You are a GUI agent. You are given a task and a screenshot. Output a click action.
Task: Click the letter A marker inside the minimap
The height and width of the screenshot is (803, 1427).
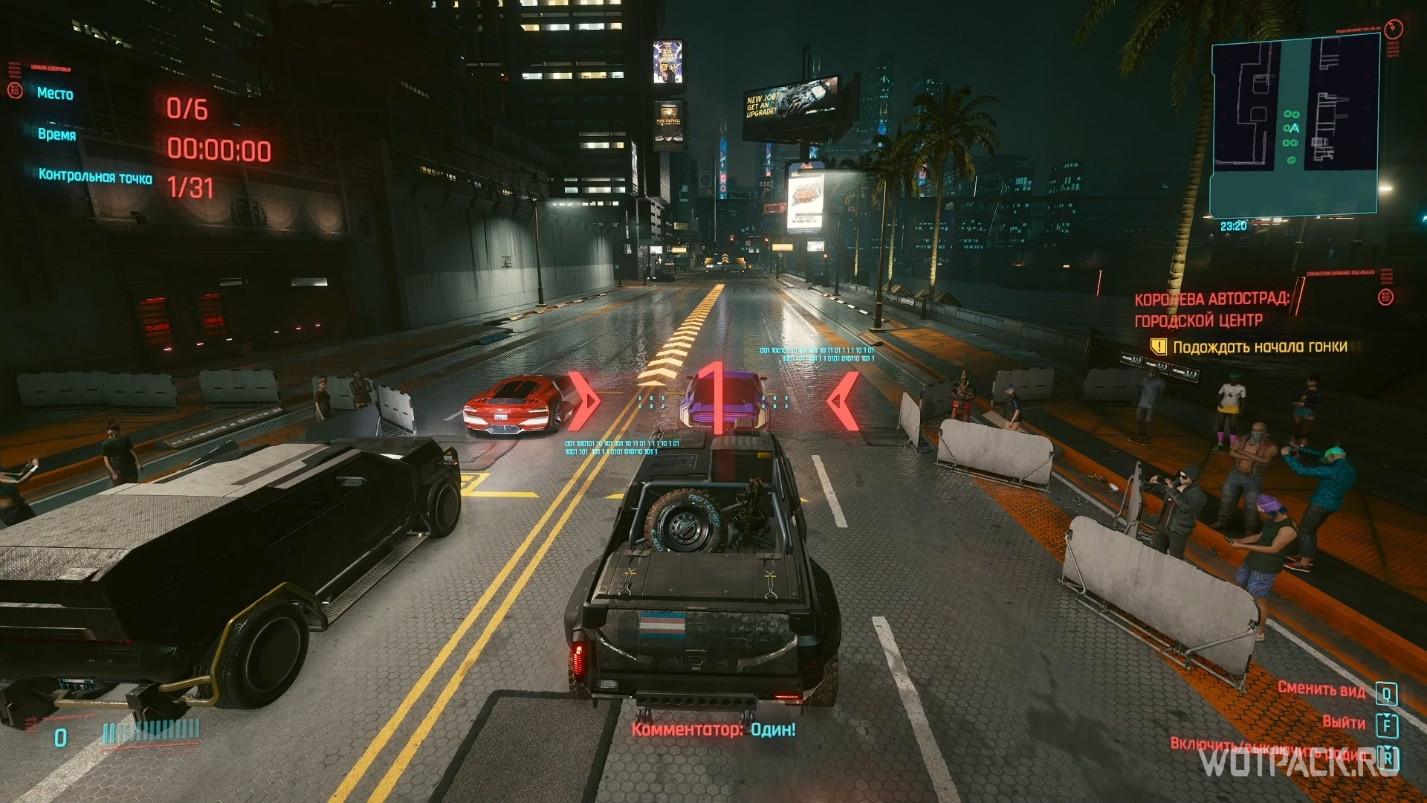coord(1294,128)
